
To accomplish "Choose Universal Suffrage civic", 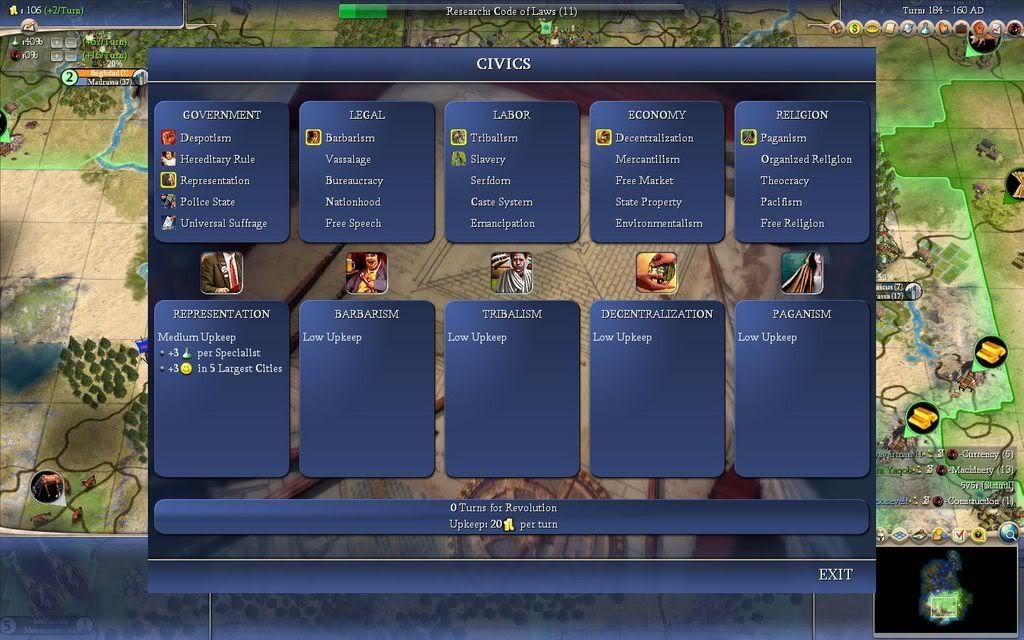I will pos(223,223).
